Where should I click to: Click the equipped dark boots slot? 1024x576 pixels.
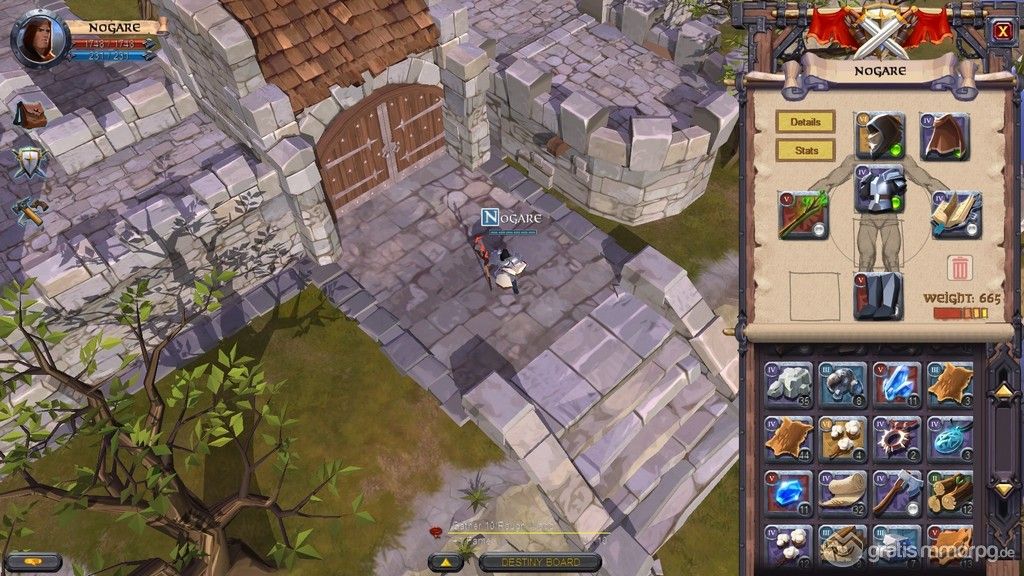point(879,296)
